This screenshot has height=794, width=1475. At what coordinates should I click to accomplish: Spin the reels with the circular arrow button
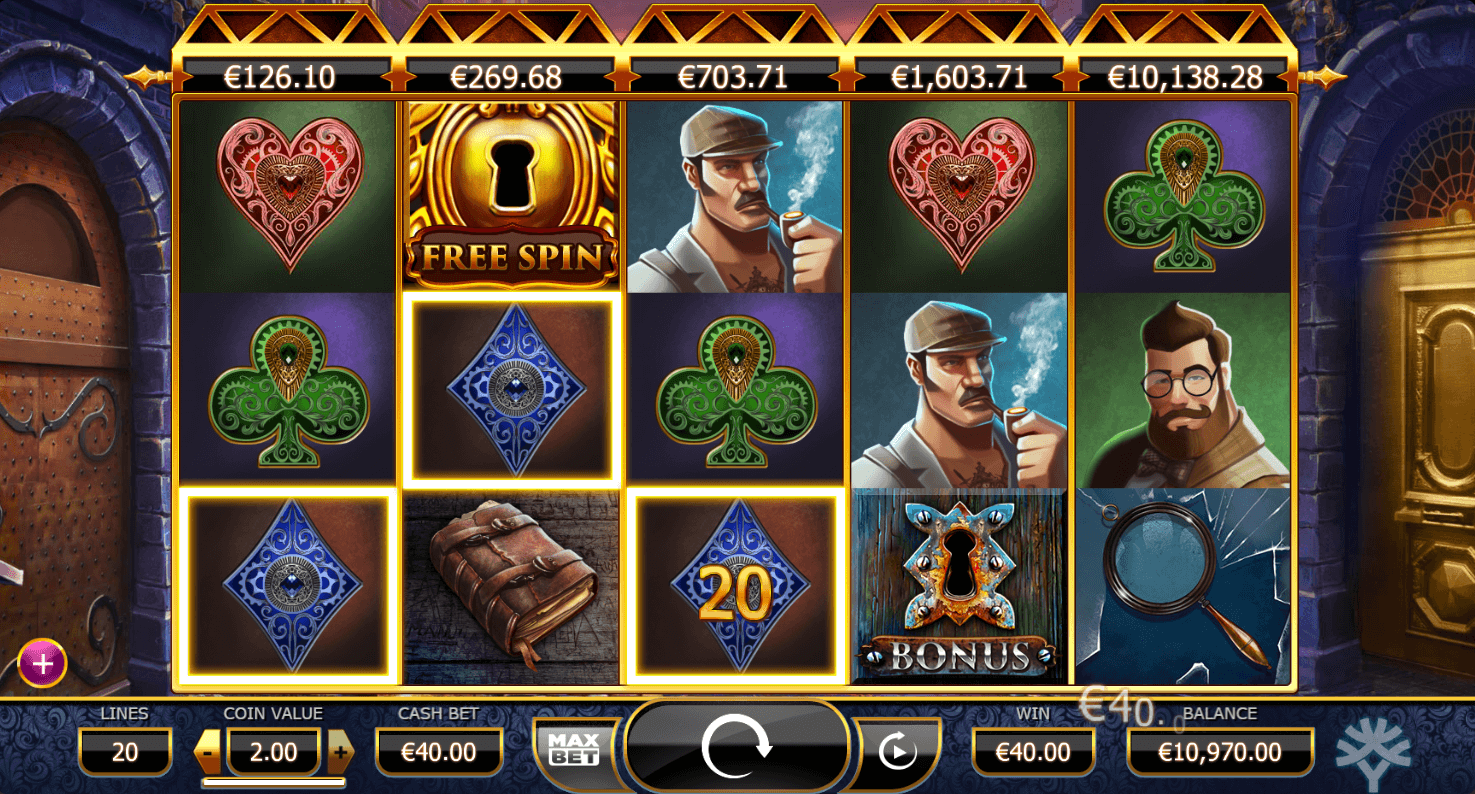[x=737, y=747]
